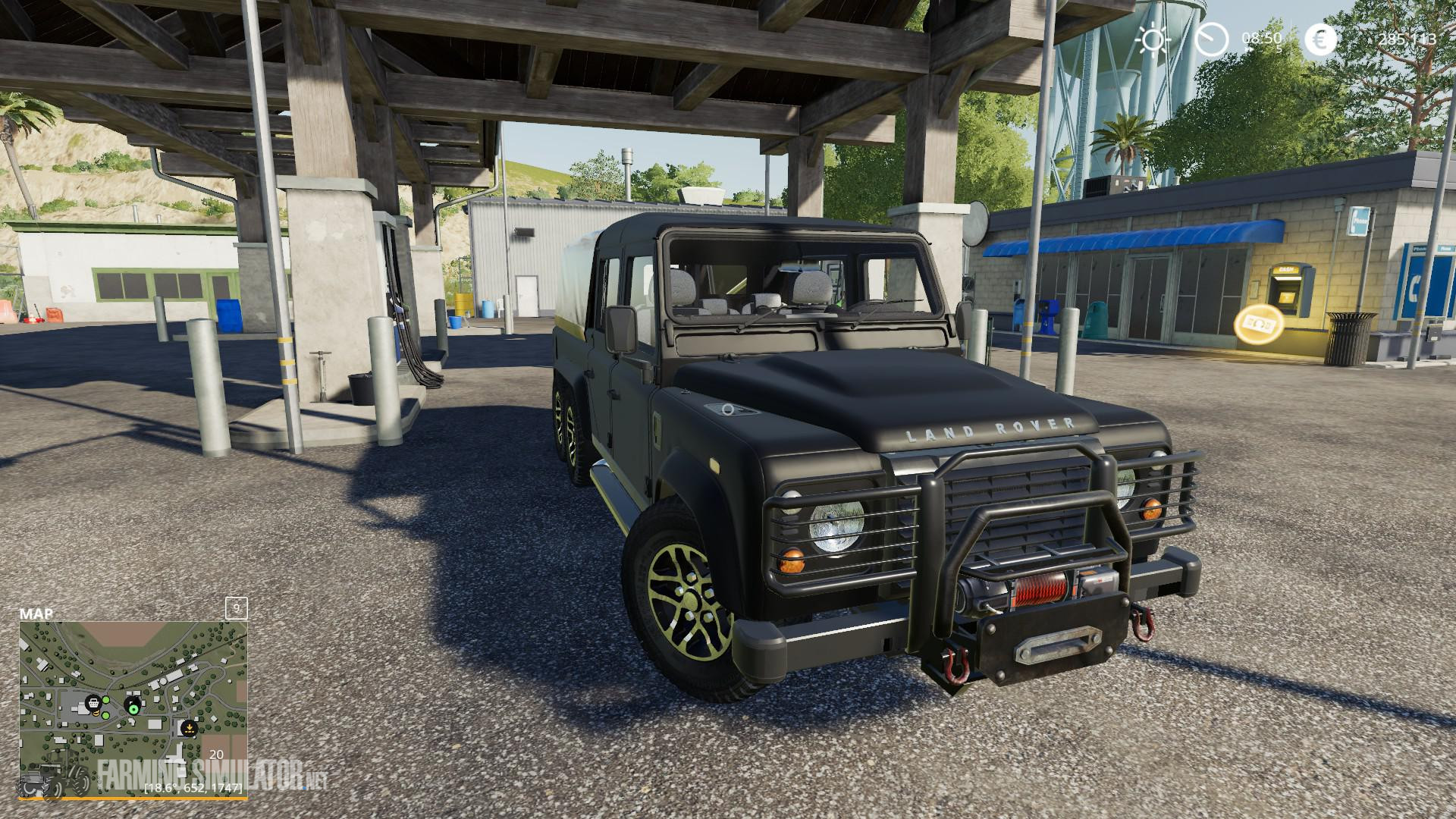
Task: Expand the minimap by clicking MAP title
Action: (x=36, y=613)
